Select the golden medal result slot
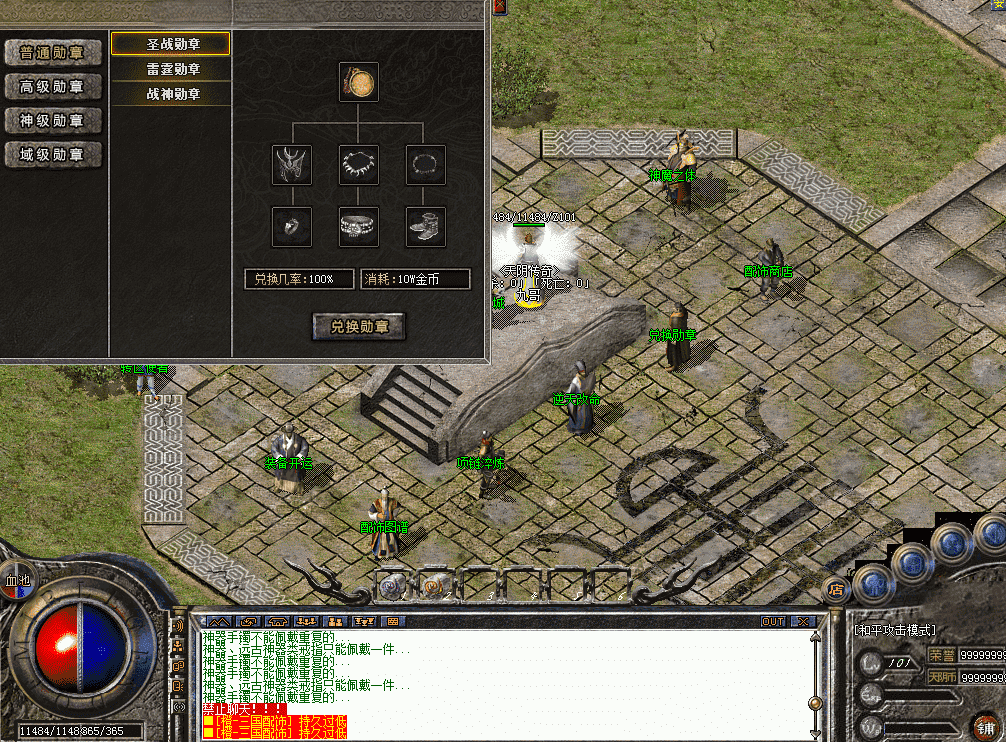Image resolution: width=1006 pixels, height=742 pixels. tap(358, 82)
